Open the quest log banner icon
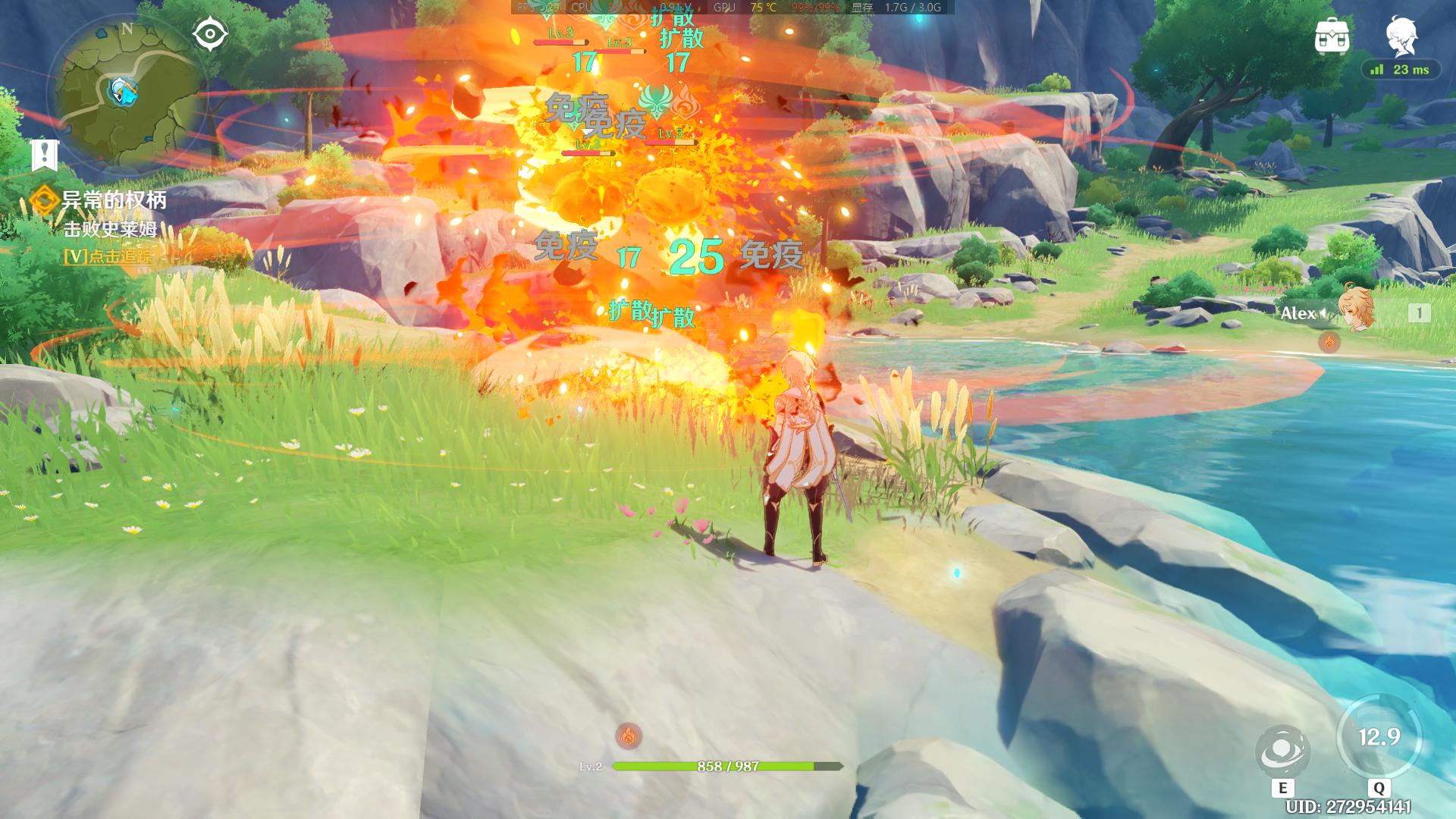This screenshot has width=1456, height=819. tap(45, 155)
